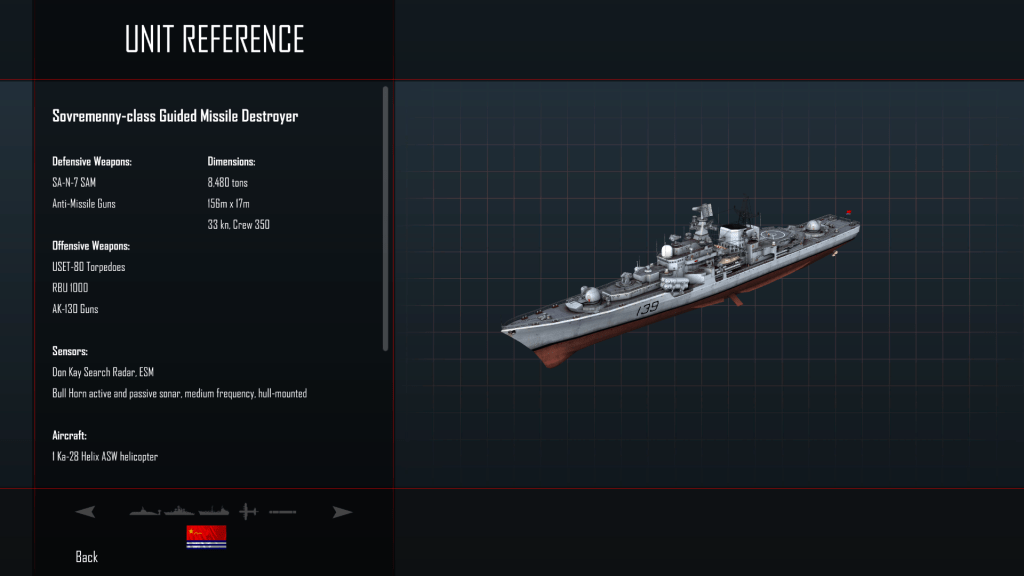This screenshot has width=1024, height=576.
Task: Click the unit info panel scrollbar
Action: coord(385,218)
